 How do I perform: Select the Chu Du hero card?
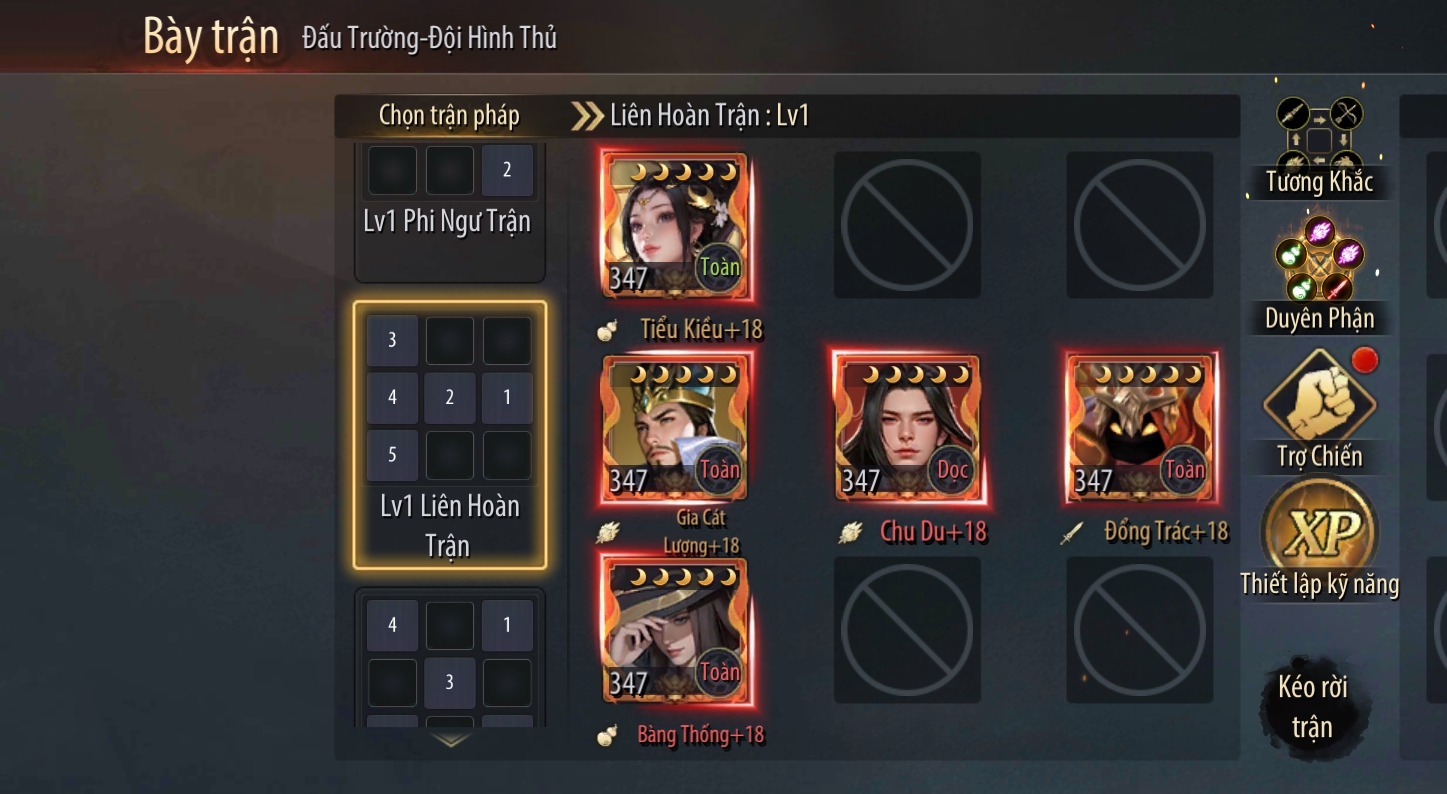[x=907, y=428]
